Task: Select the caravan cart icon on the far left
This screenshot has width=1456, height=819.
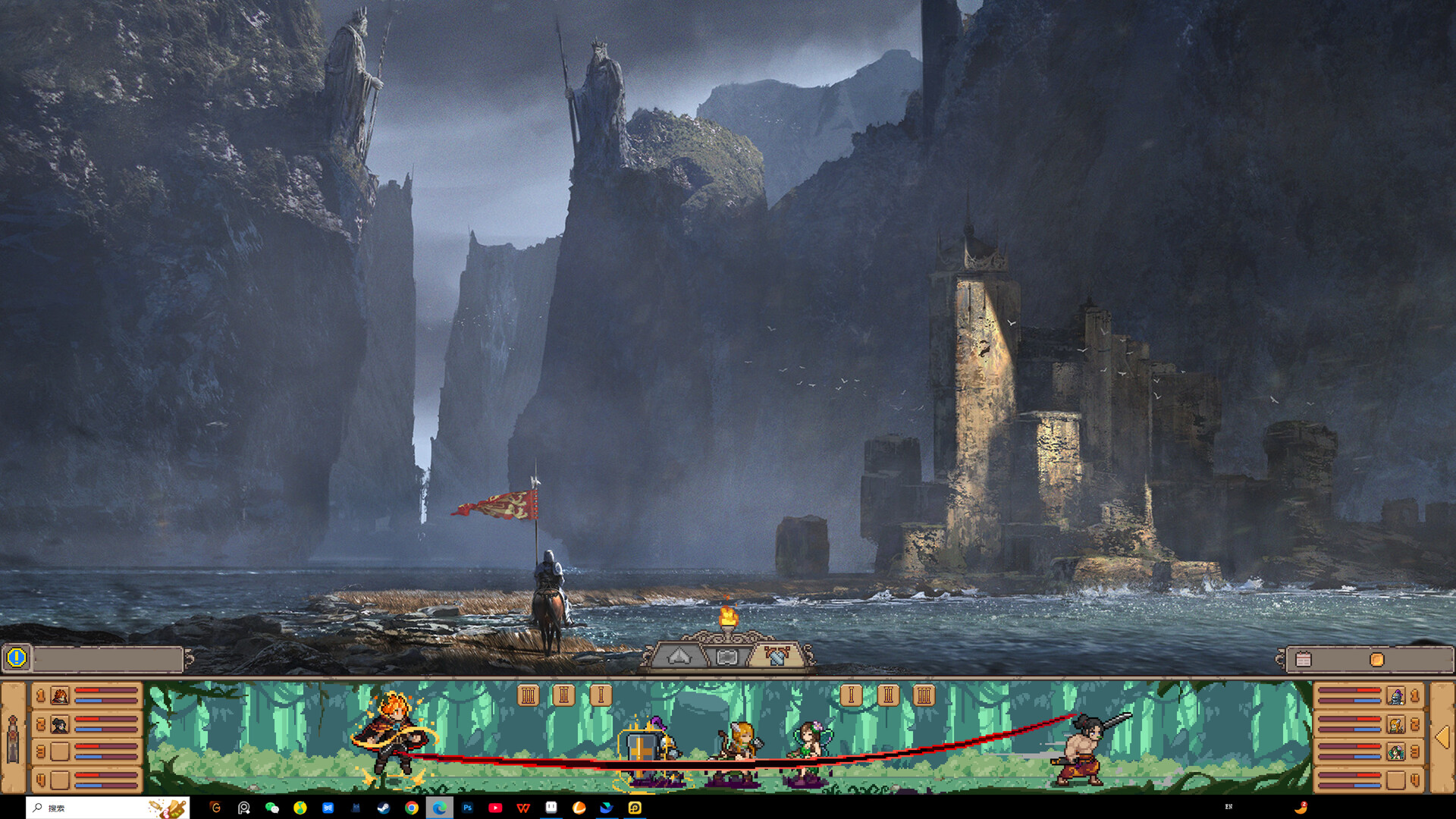Action: [13, 737]
